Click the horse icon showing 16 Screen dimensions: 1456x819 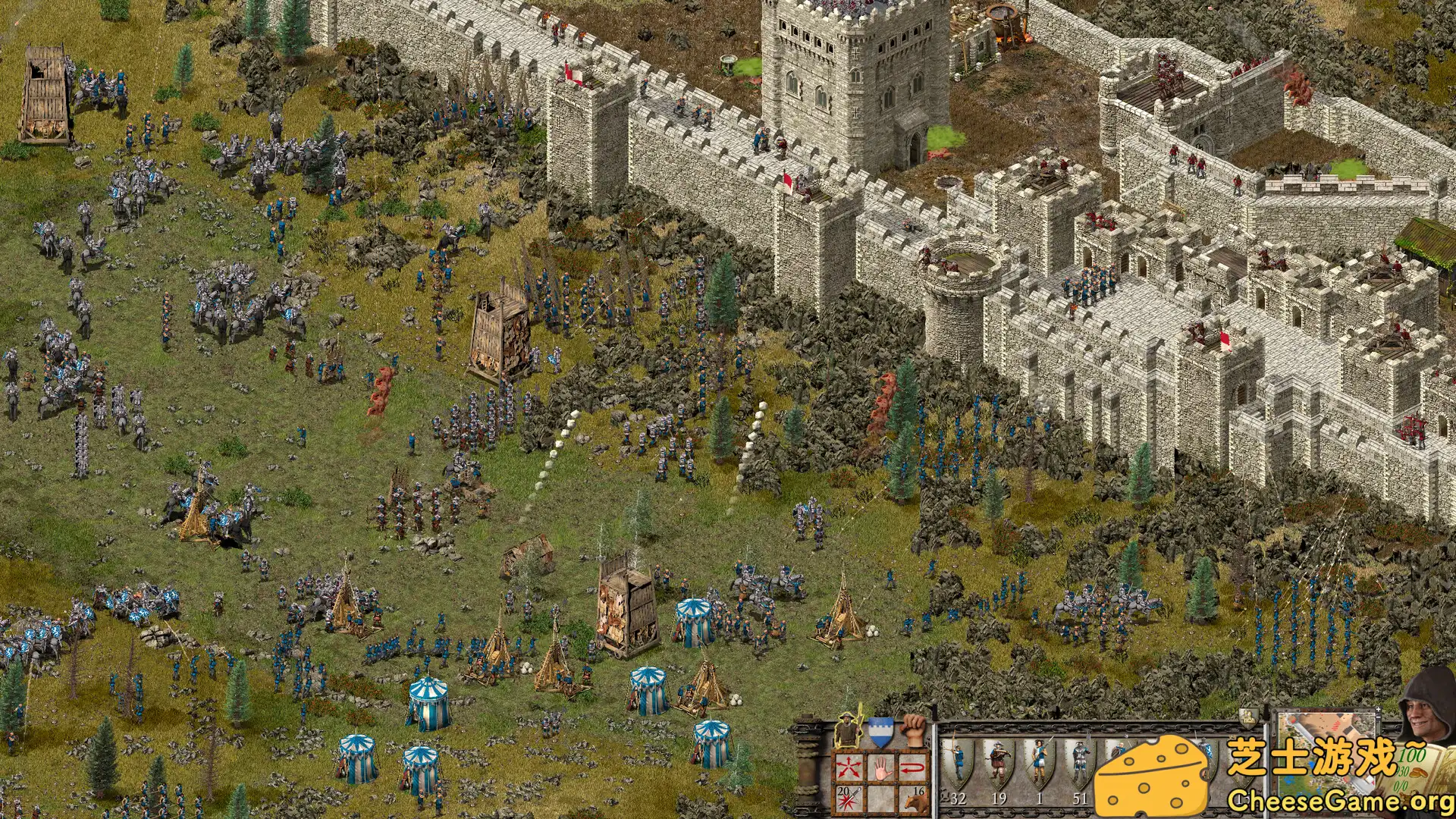pos(915,802)
